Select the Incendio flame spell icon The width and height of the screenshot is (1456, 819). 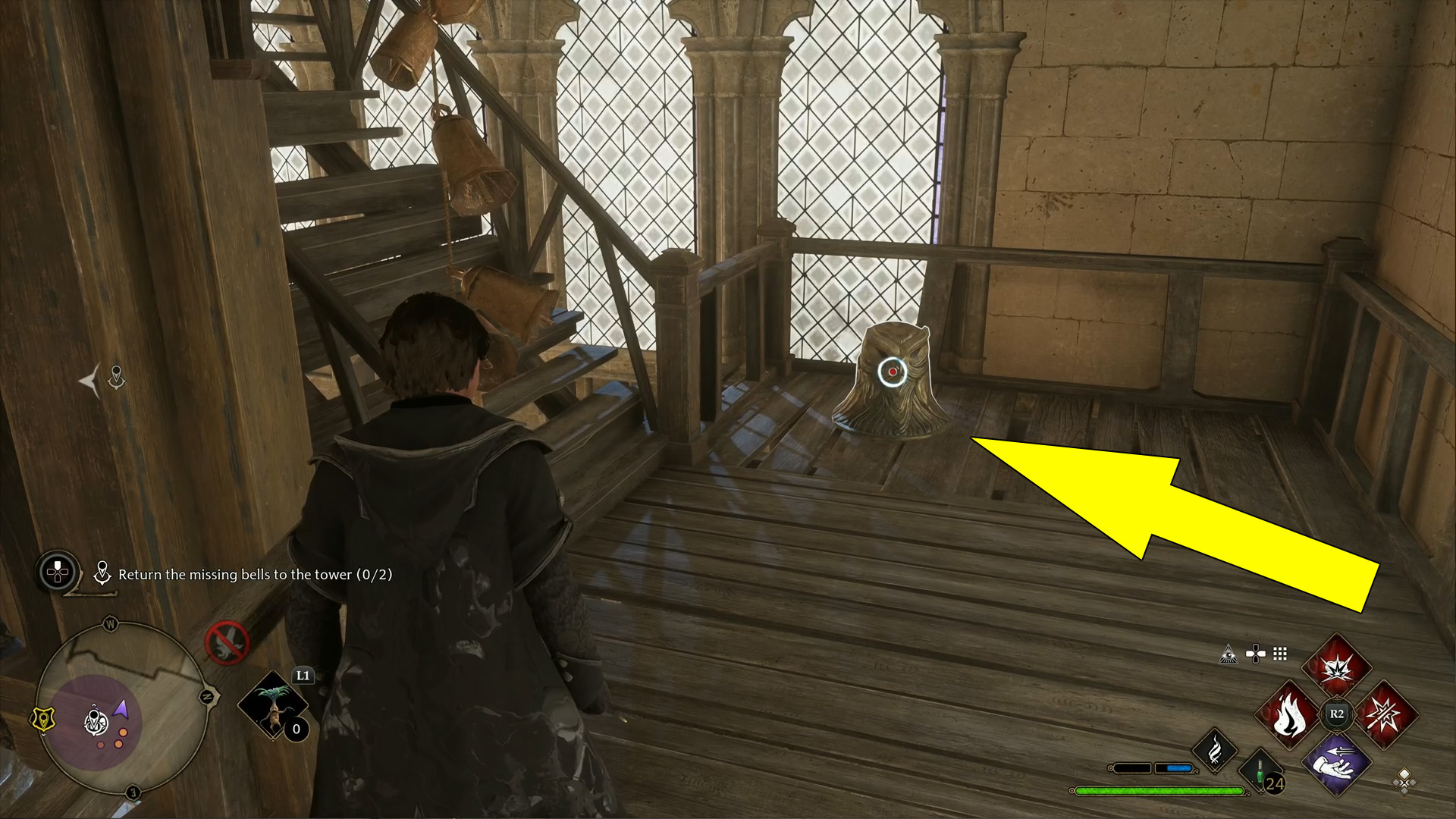[x=1289, y=714]
